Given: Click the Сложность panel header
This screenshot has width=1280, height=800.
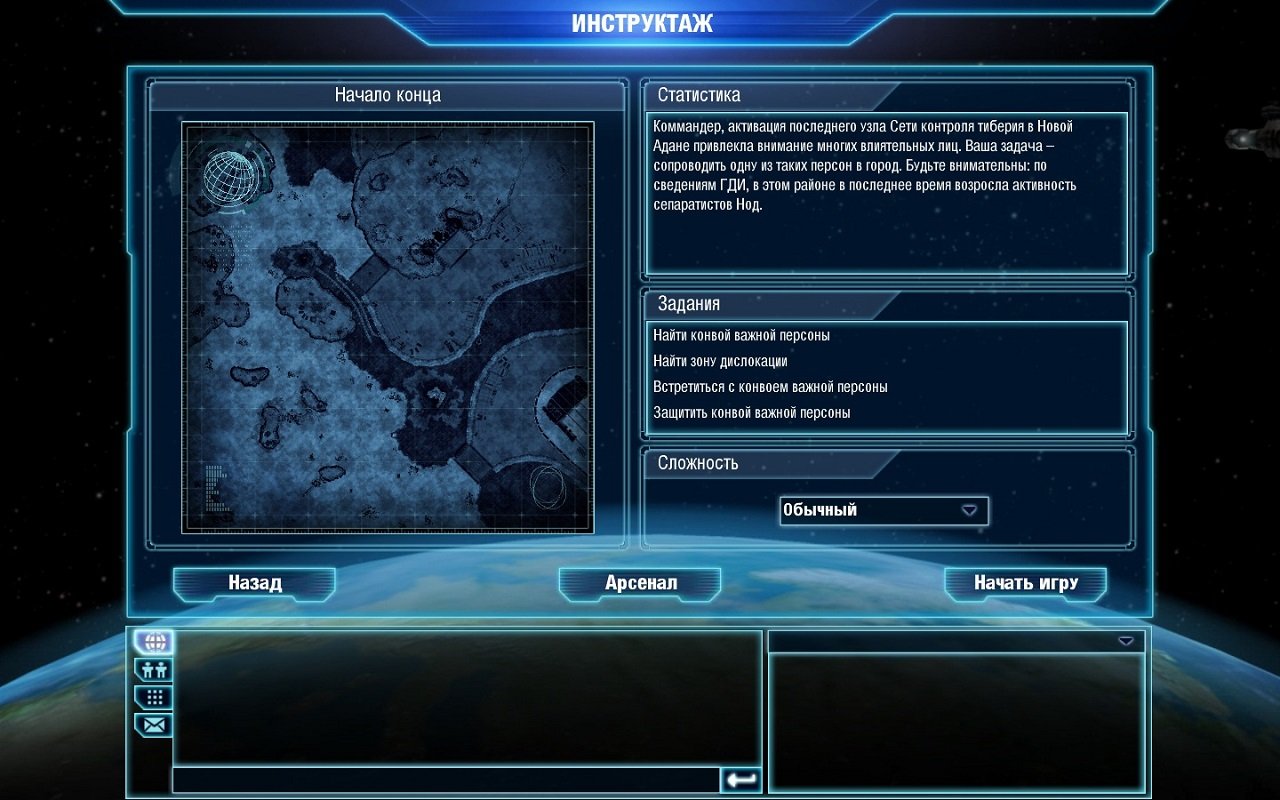Looking at the screenshot, I should pos(695,464).
